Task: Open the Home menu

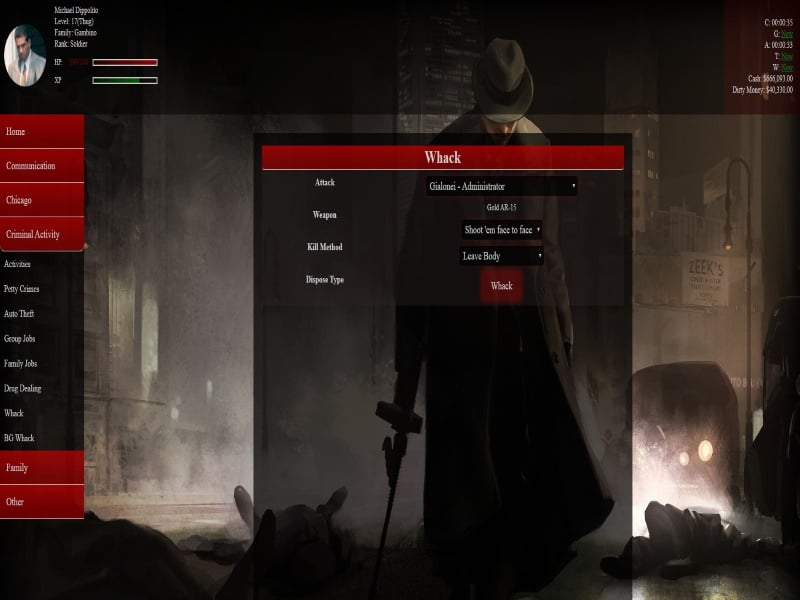Action: (x=42, y=132)
